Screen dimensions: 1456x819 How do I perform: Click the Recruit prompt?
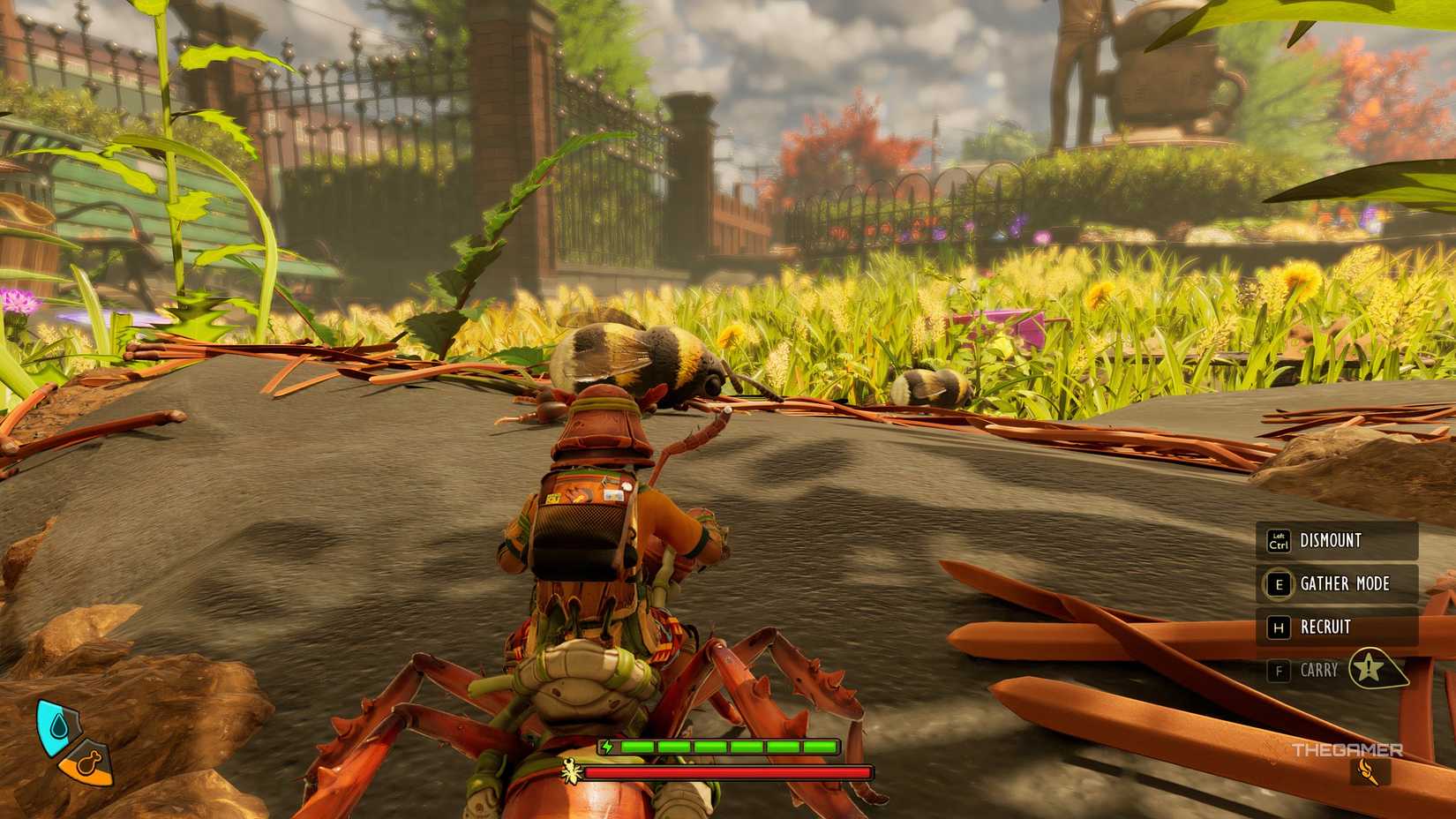pos(1324,627)
